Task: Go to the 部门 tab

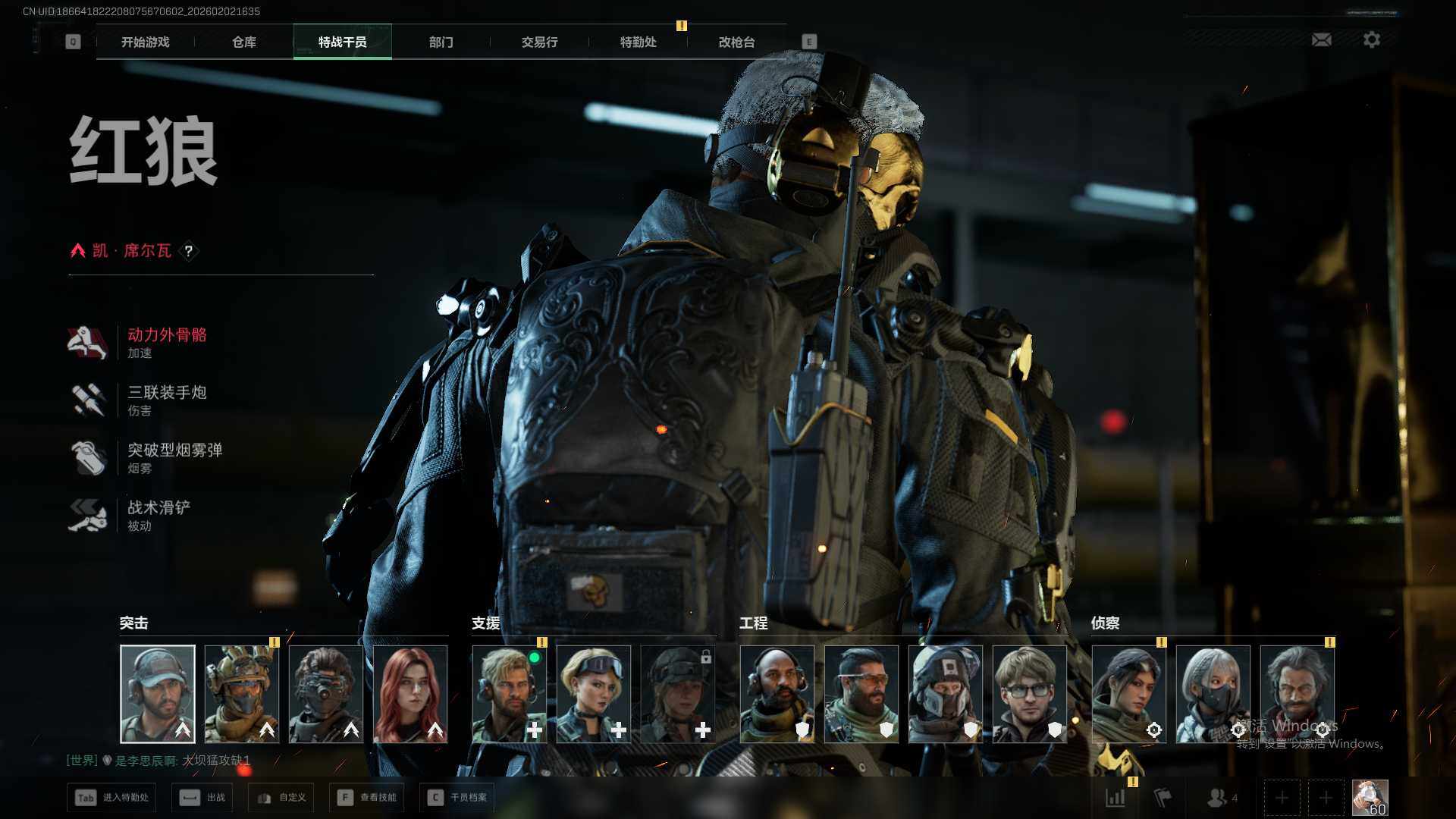Action: click(x=441, y=42)
